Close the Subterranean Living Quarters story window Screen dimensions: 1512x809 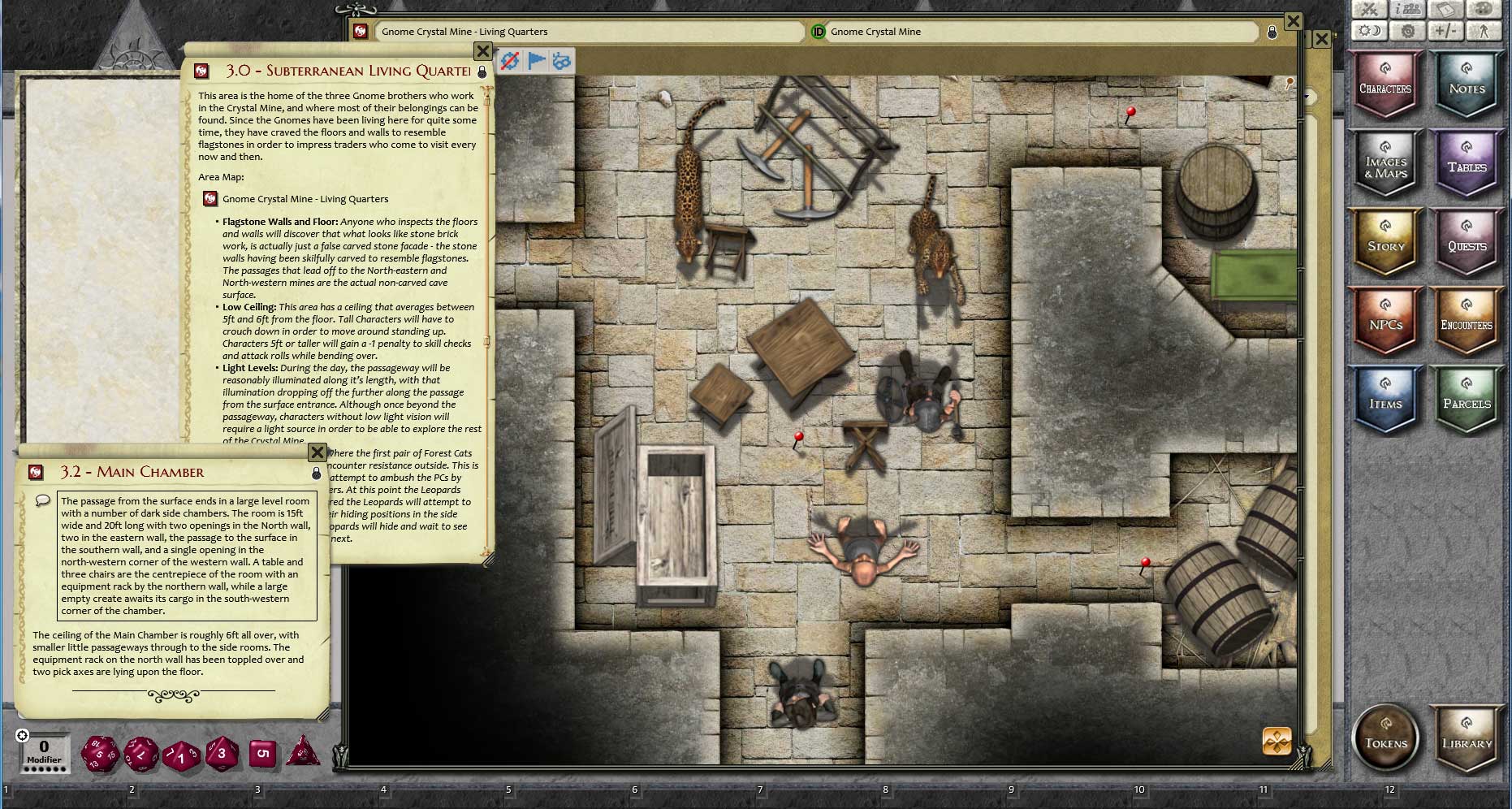(482, 51)
